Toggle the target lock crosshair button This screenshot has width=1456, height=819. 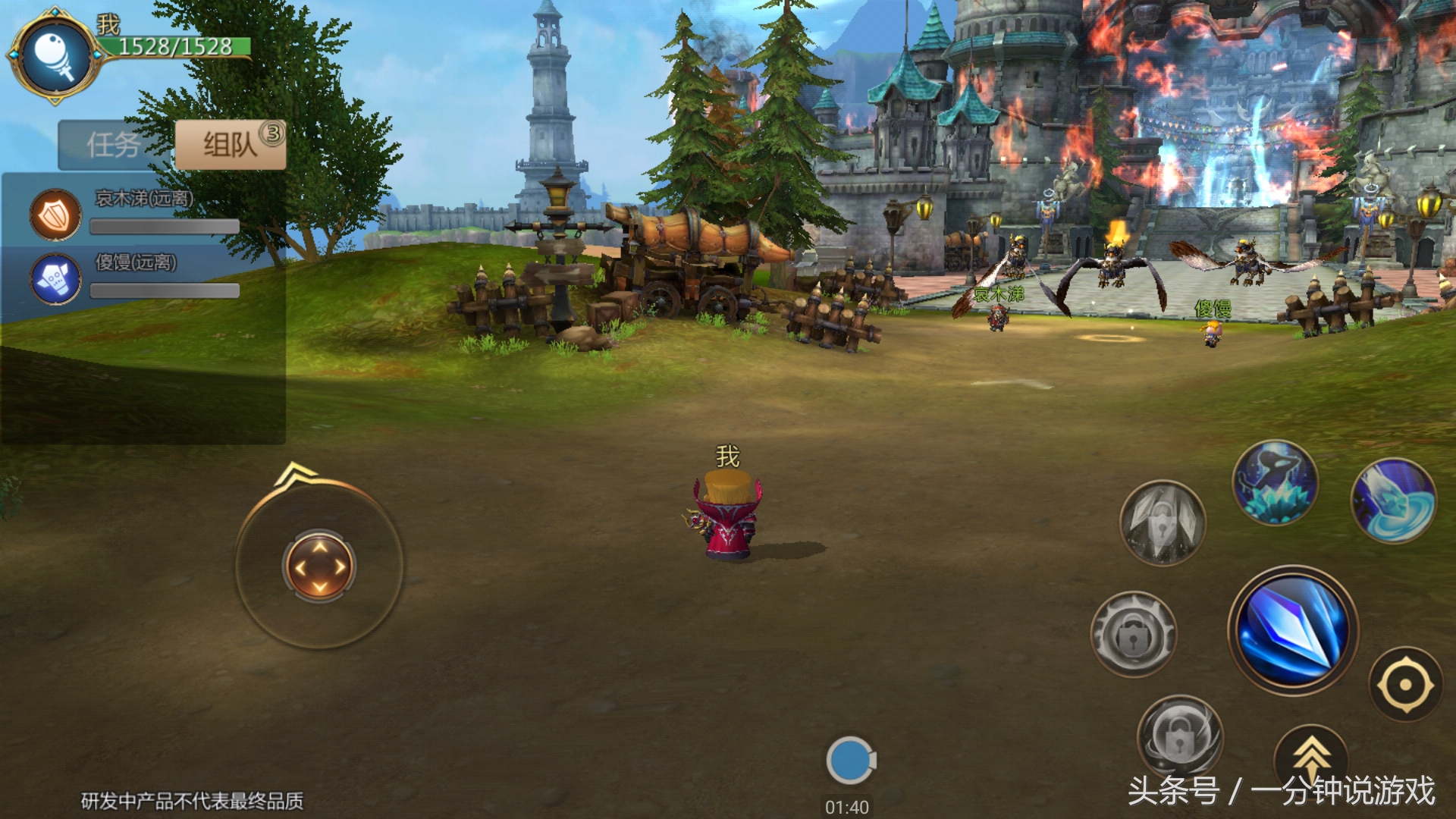1404,684
